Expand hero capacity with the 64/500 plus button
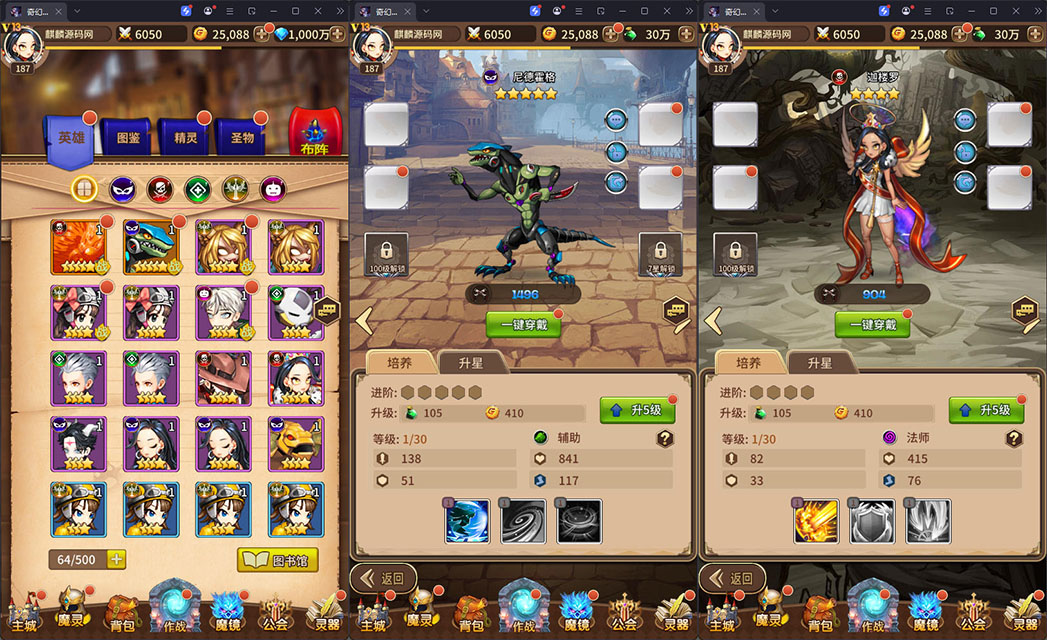 click(116, 560)
